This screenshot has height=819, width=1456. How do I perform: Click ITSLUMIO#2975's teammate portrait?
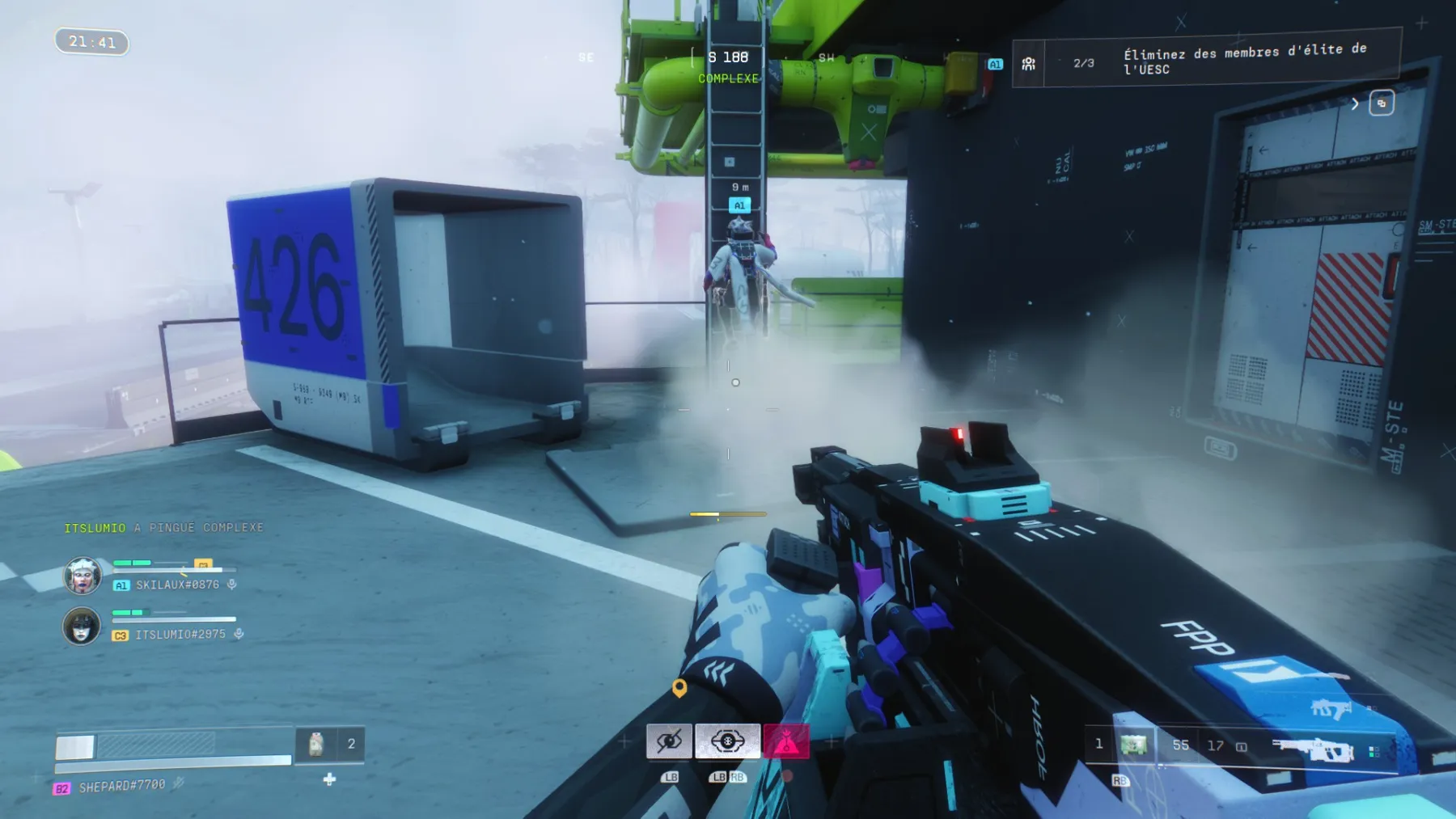[82, 626]
